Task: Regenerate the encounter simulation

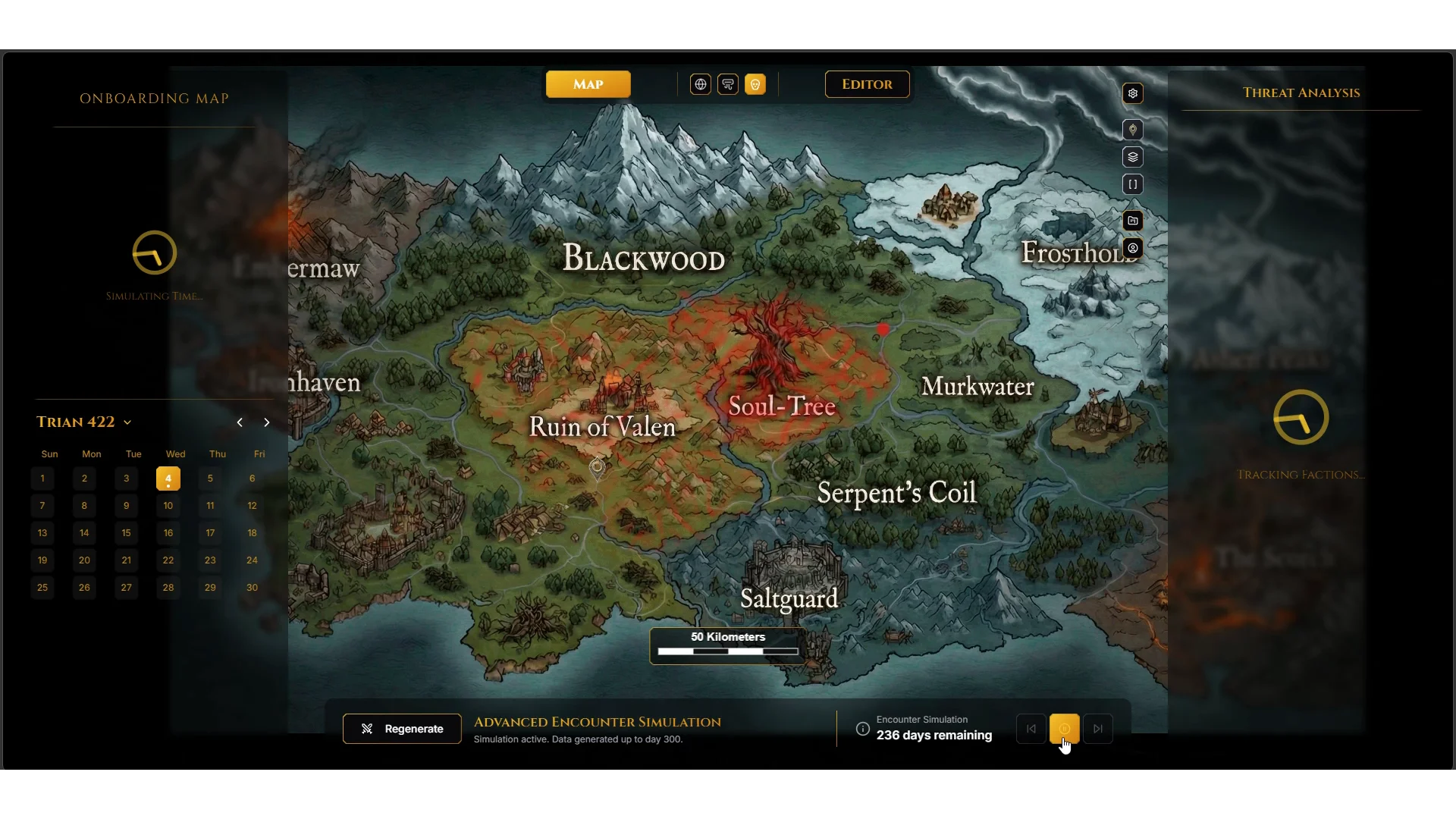Action: point(402,729)
